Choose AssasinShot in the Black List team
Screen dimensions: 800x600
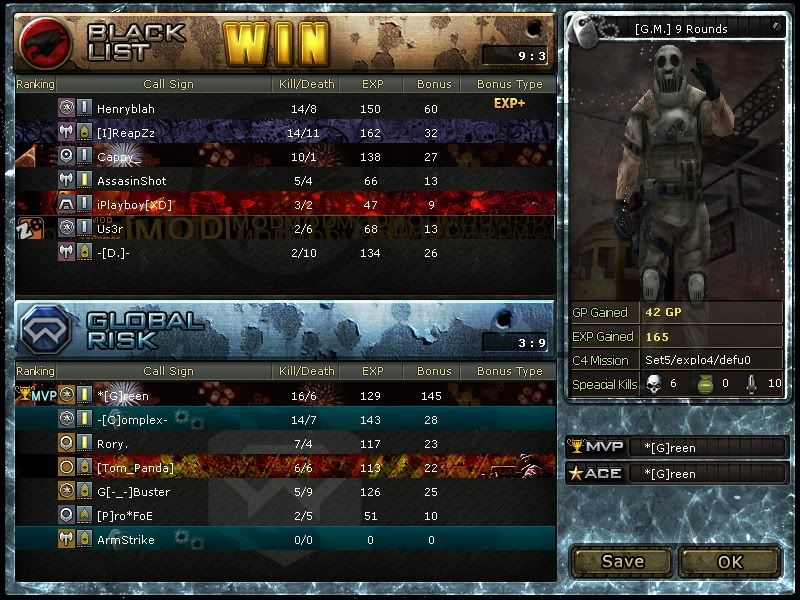(x=285, y=180)
